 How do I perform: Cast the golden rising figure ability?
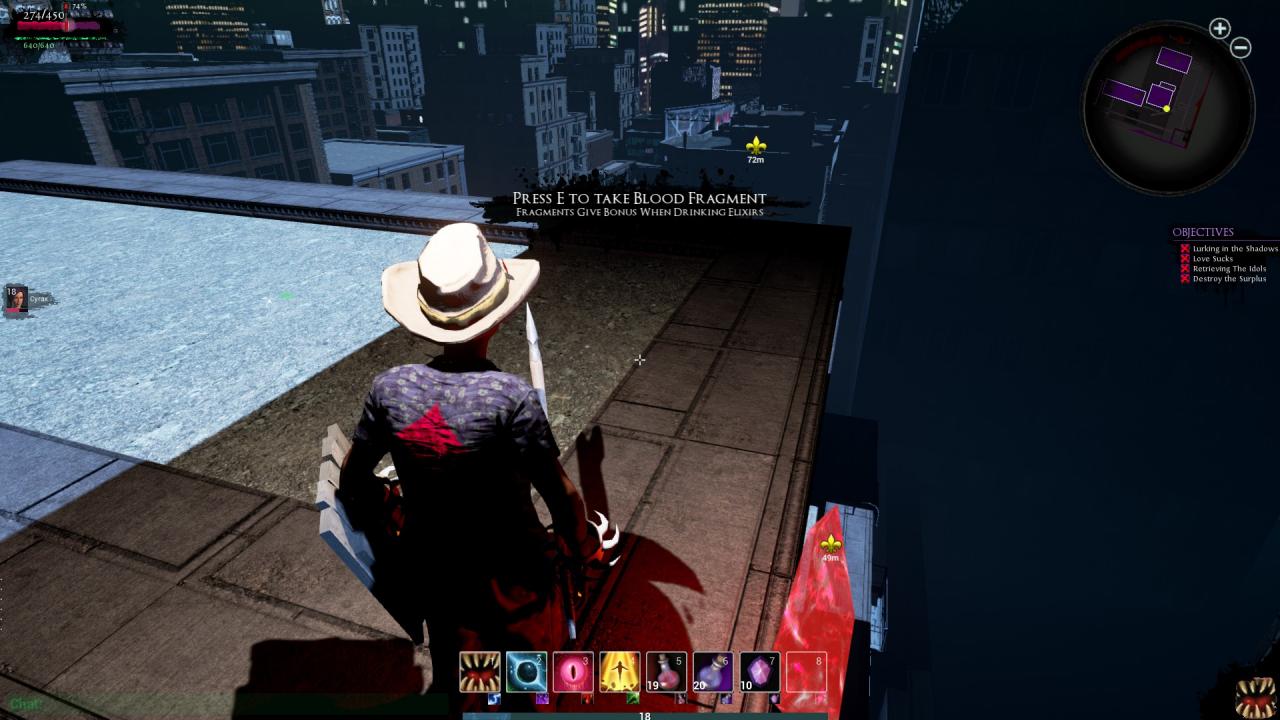coord(619,672)
